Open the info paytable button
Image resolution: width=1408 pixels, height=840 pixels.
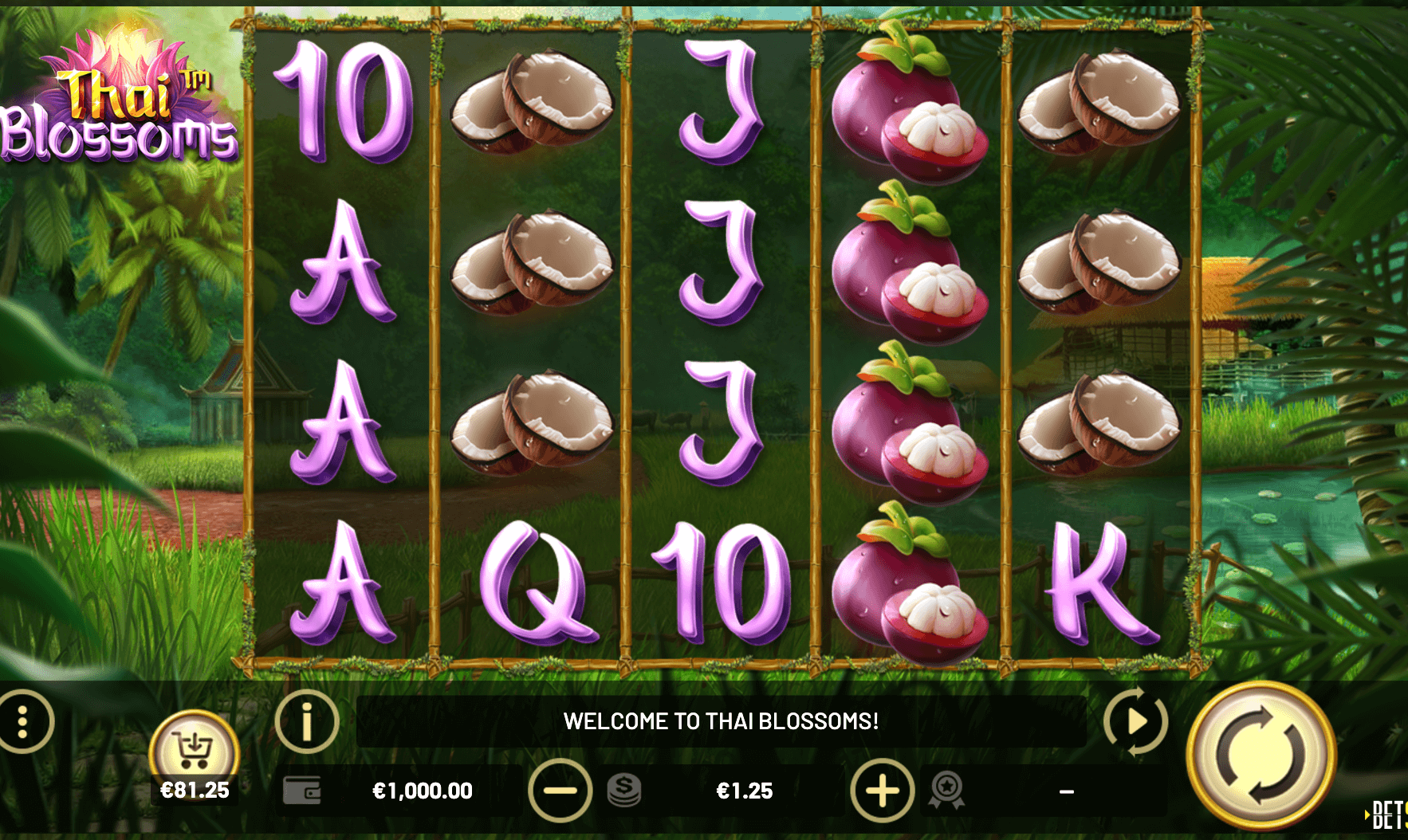[x=307, y=721]
